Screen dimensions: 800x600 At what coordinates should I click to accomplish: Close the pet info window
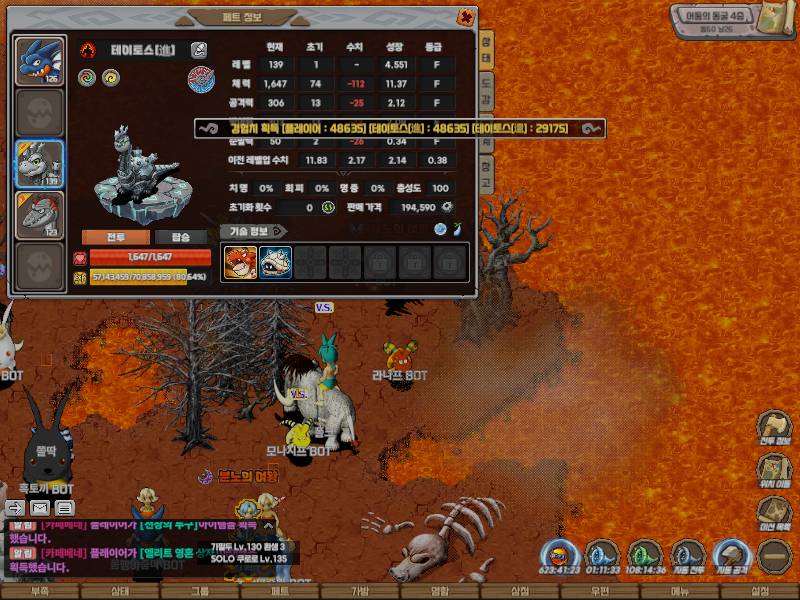[465, 17]
